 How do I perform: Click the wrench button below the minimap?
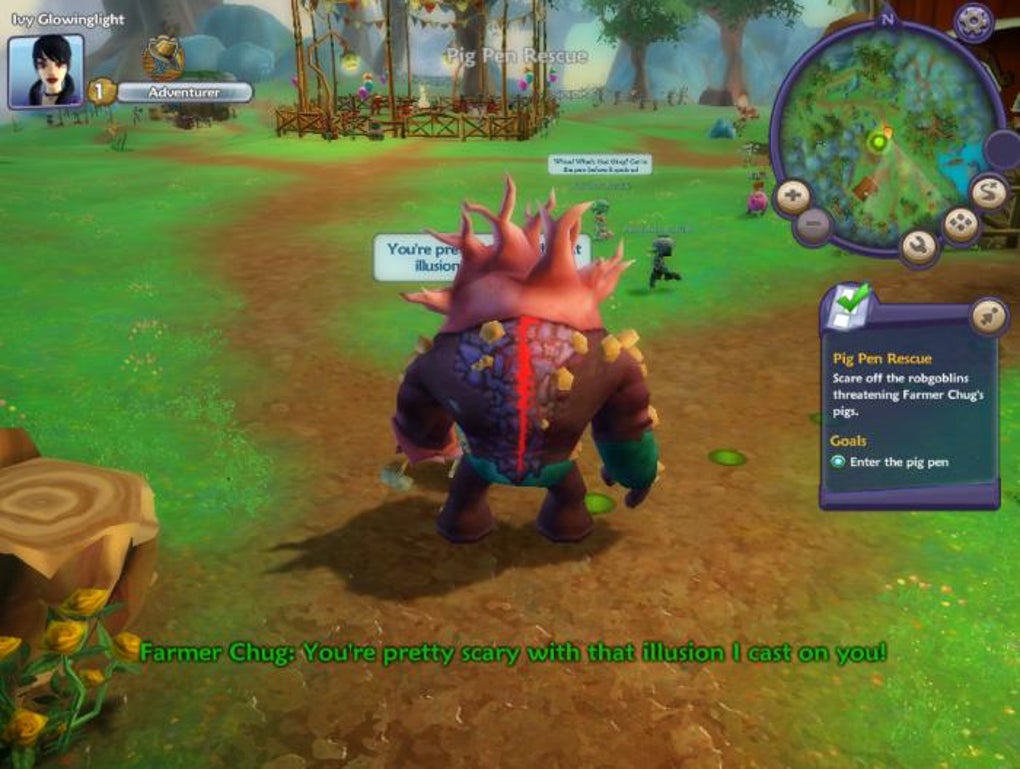[919, 246]
